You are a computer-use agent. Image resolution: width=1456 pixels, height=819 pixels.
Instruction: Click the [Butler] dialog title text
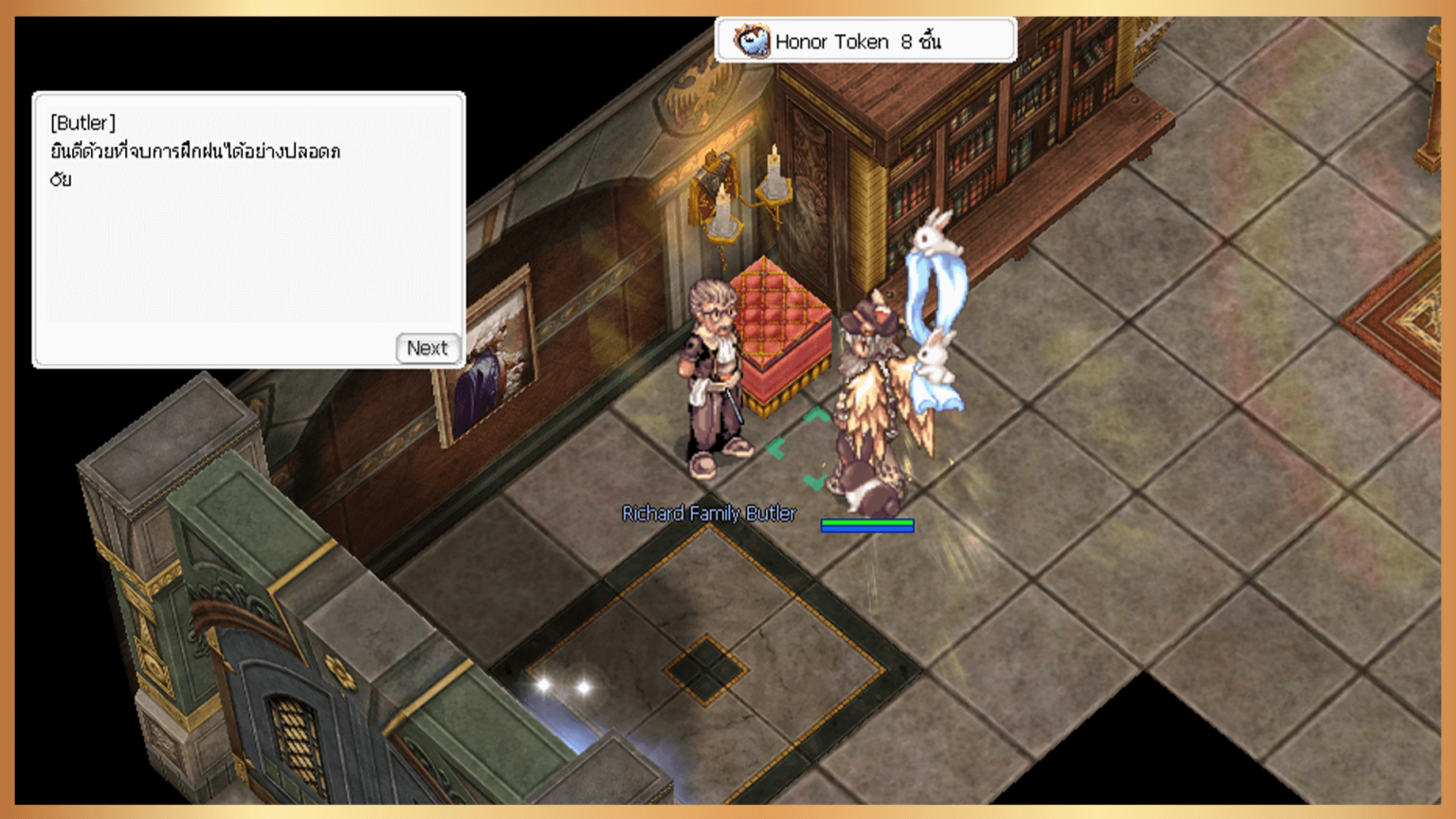pyautogui.click(x=81, y=122)
